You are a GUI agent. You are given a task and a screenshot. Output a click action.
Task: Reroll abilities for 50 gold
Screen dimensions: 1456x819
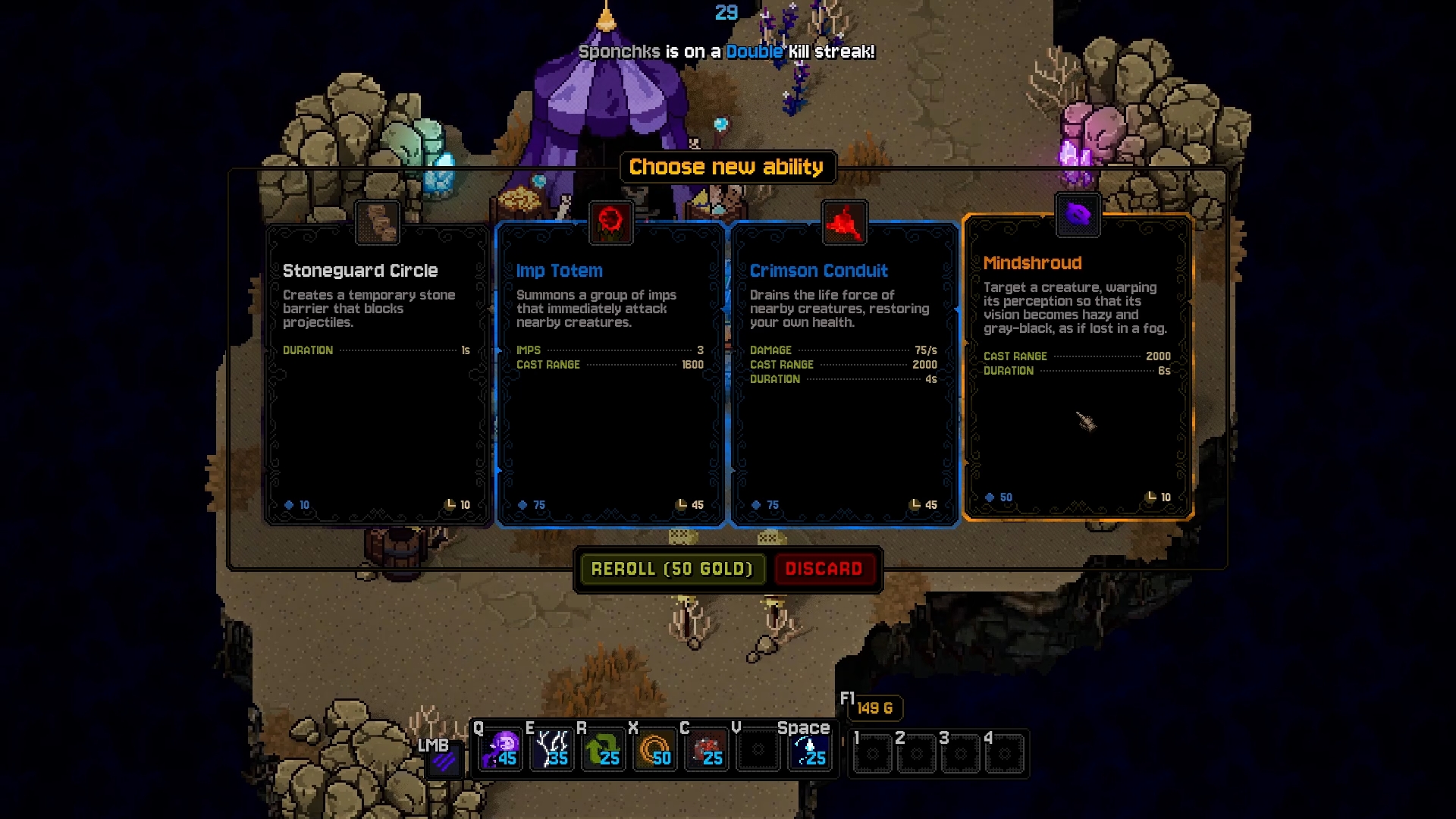pos(672,569)
